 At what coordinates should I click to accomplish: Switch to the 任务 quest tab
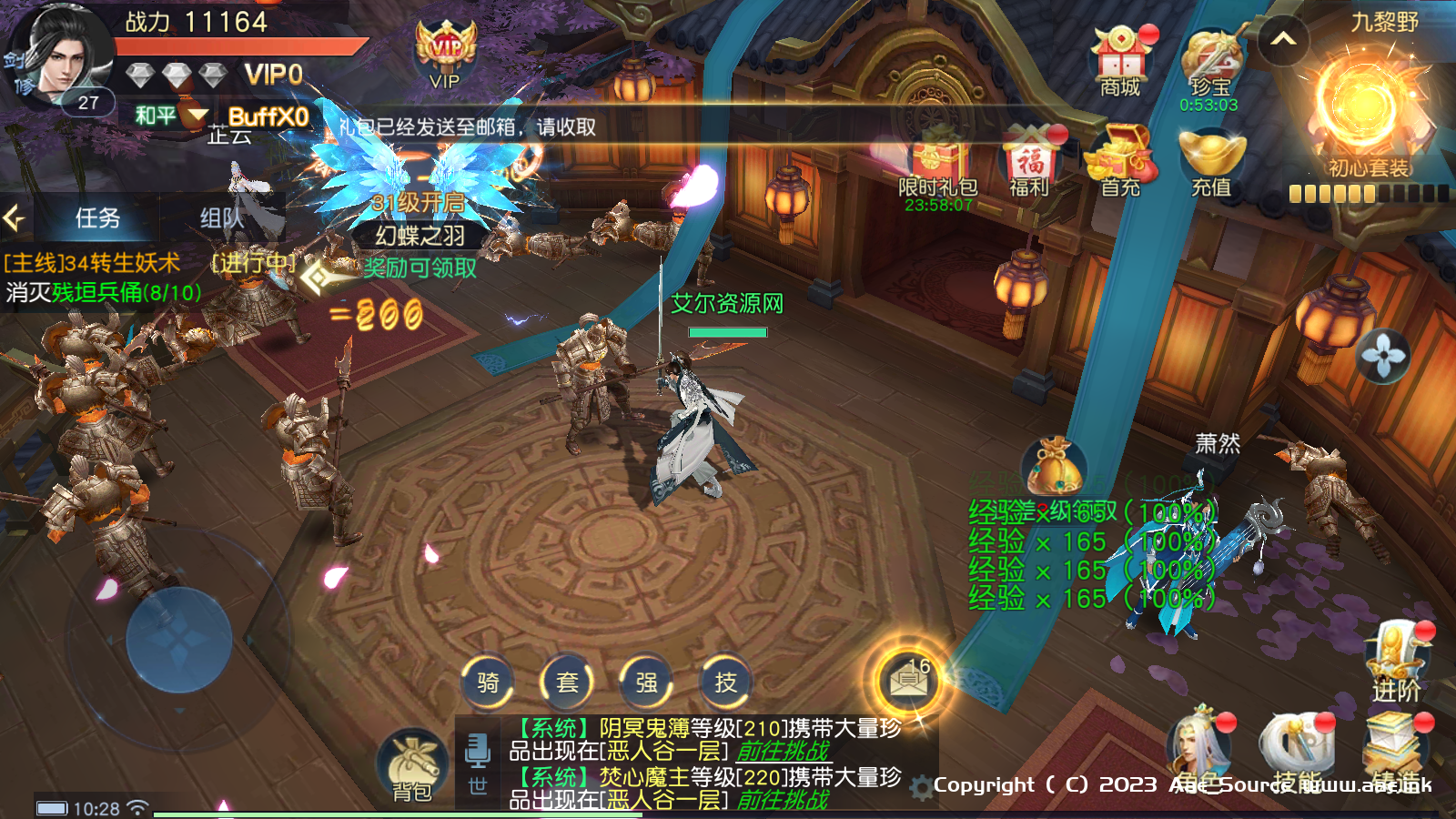[x=97, y=218]
